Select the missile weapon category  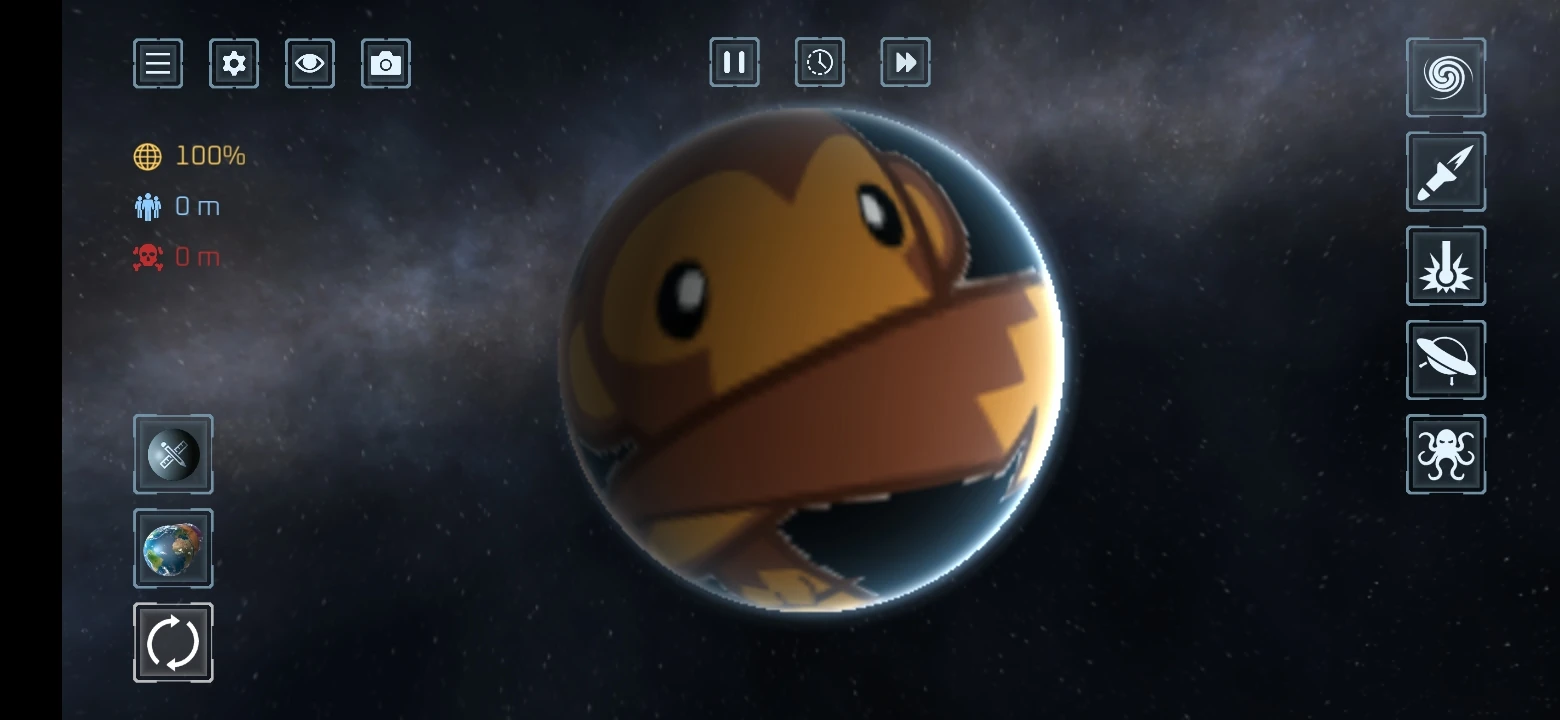(1444, 171)
